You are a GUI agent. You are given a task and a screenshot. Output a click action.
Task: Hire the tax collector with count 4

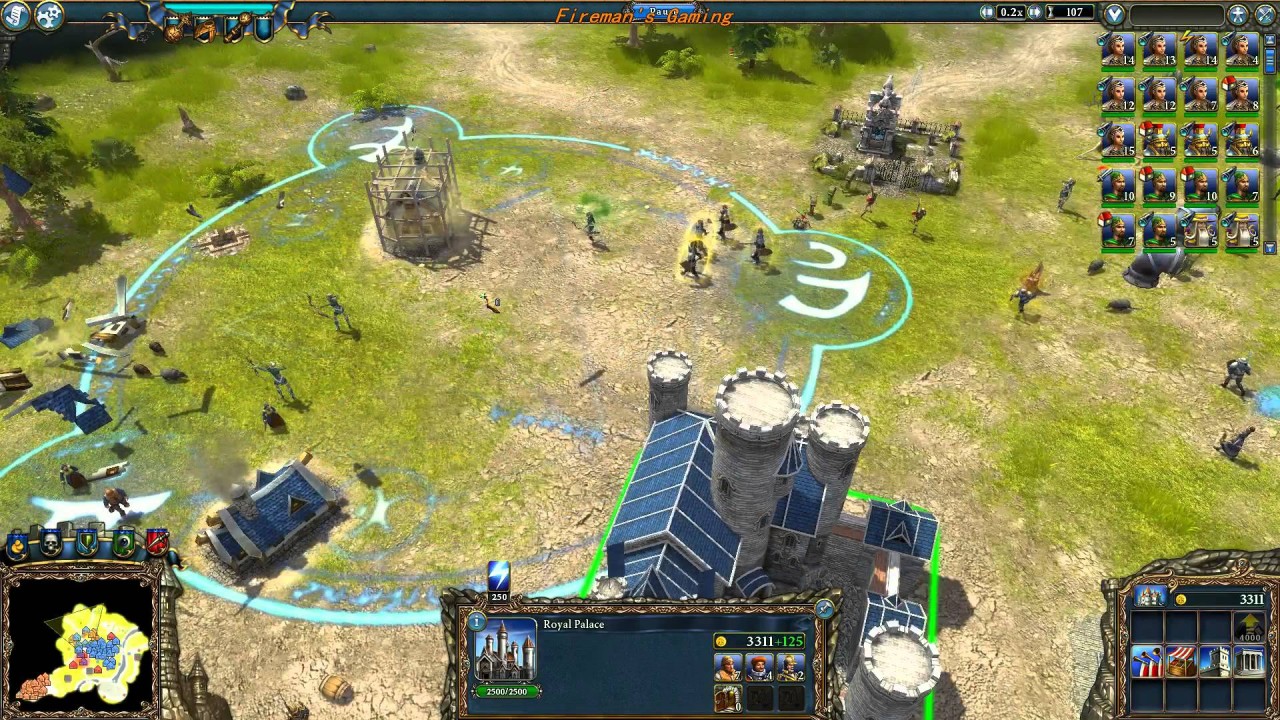(759, 667)
